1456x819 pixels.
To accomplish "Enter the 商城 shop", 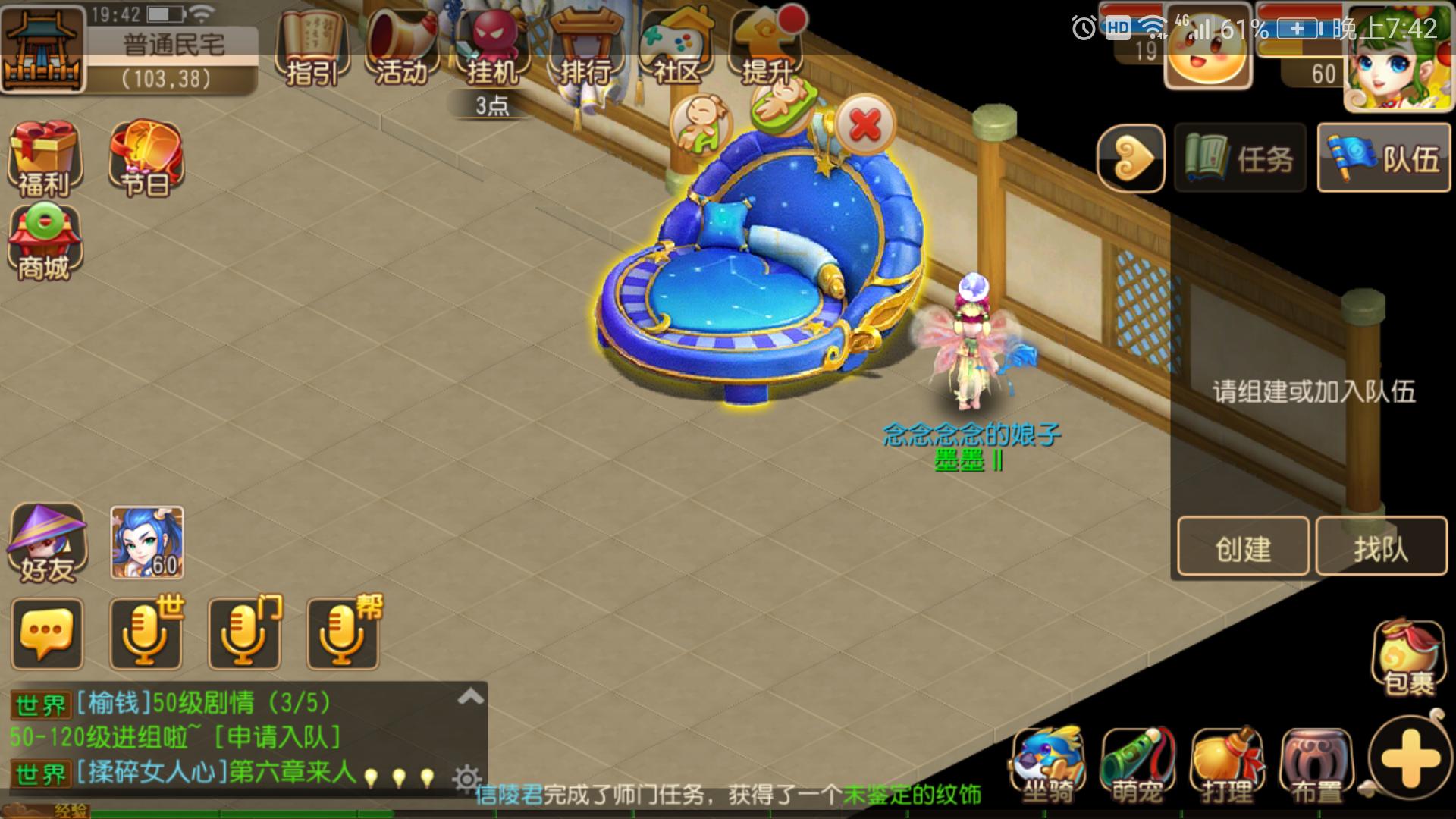I will point(44,243).
